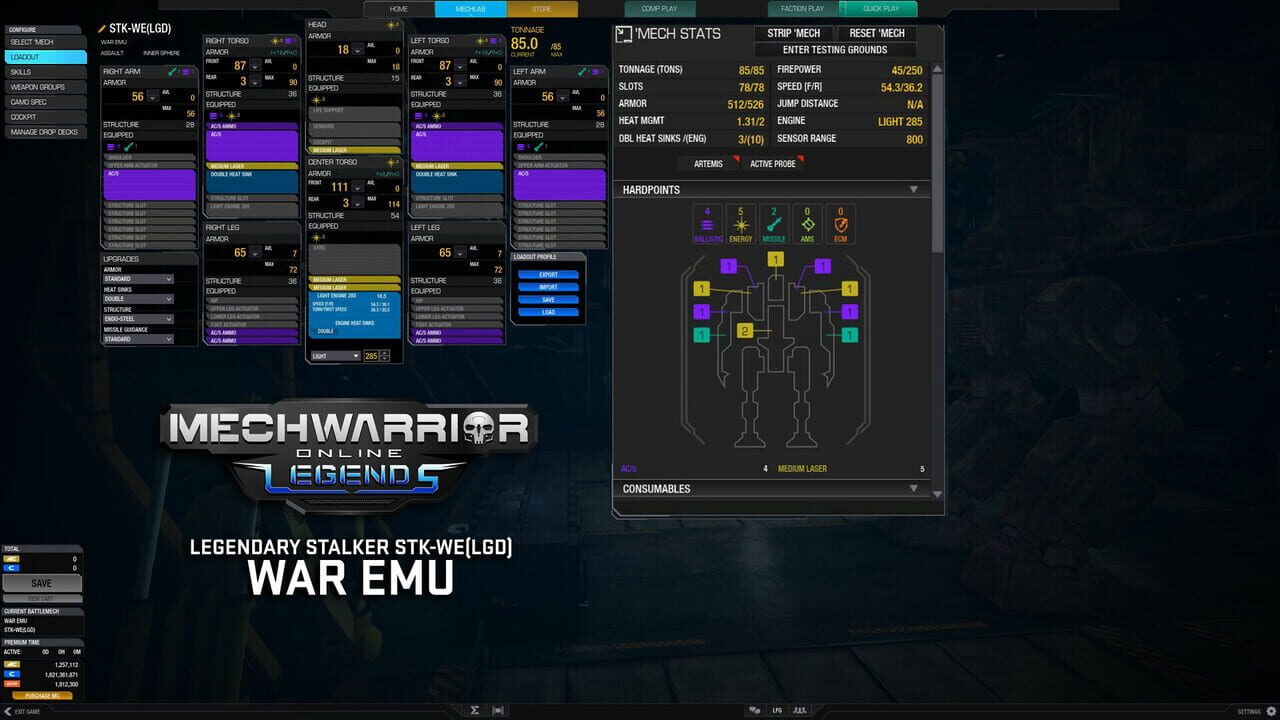Screen dimensions: 1280x720
Task: Toggle the Artemis option
Action: click(x=708, y=163)
